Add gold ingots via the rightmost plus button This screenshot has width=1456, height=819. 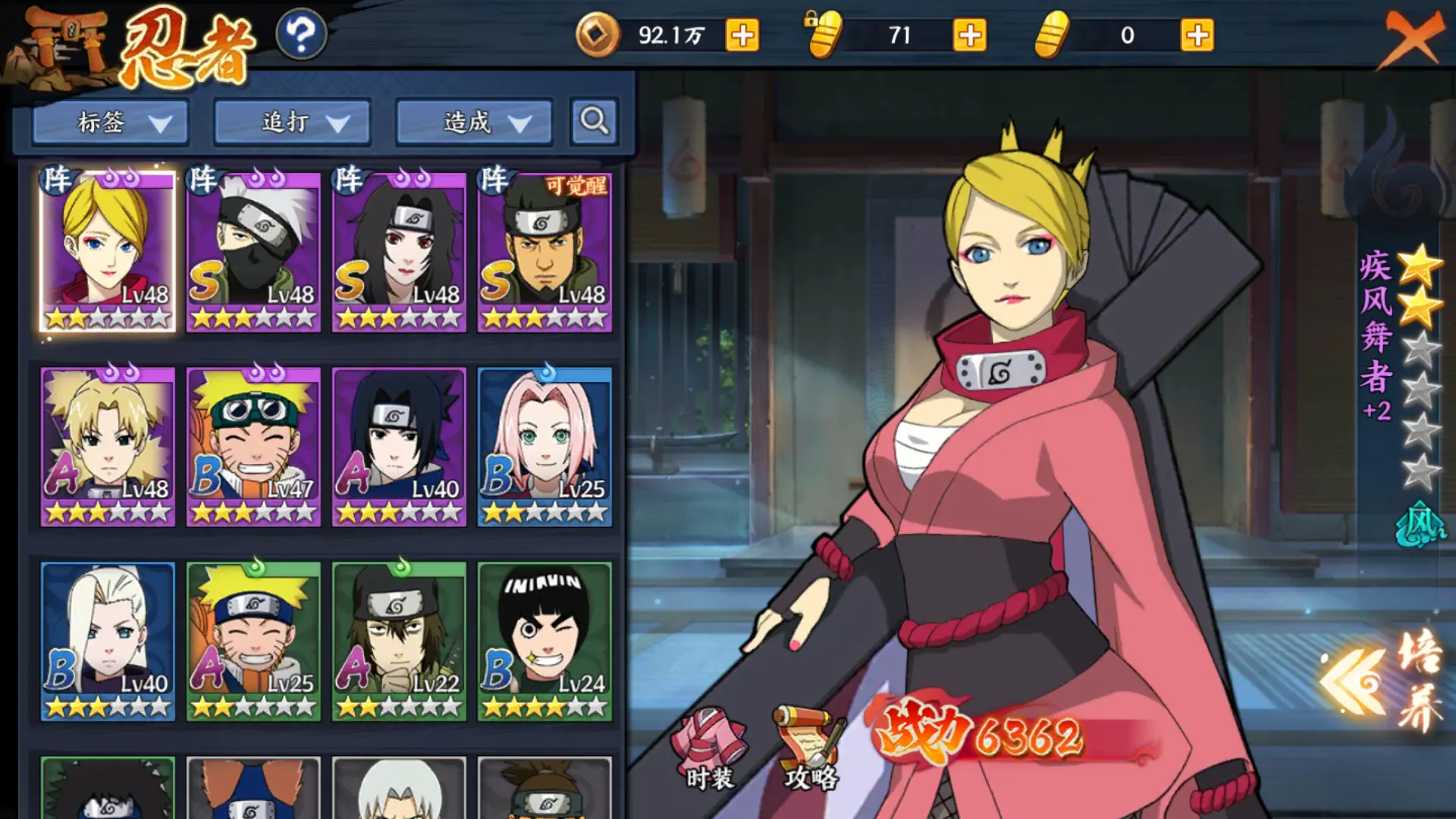1197,36
